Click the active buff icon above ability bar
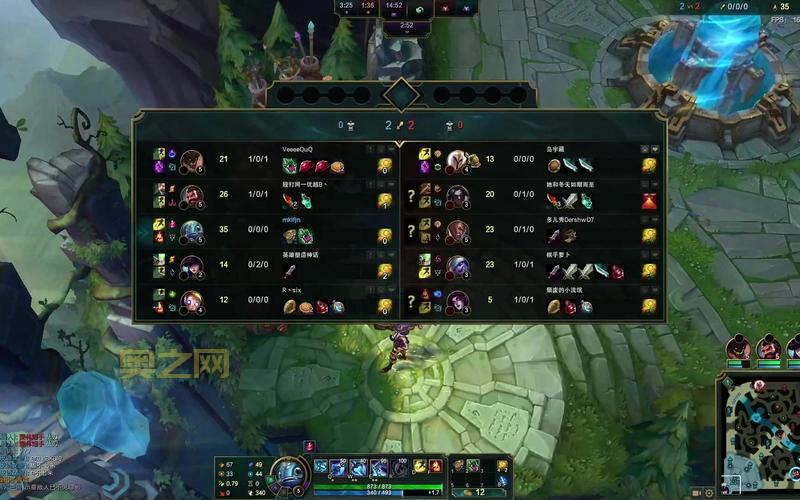Image resolution: width=800 pixels, height=500 pixels. (309, 445)
